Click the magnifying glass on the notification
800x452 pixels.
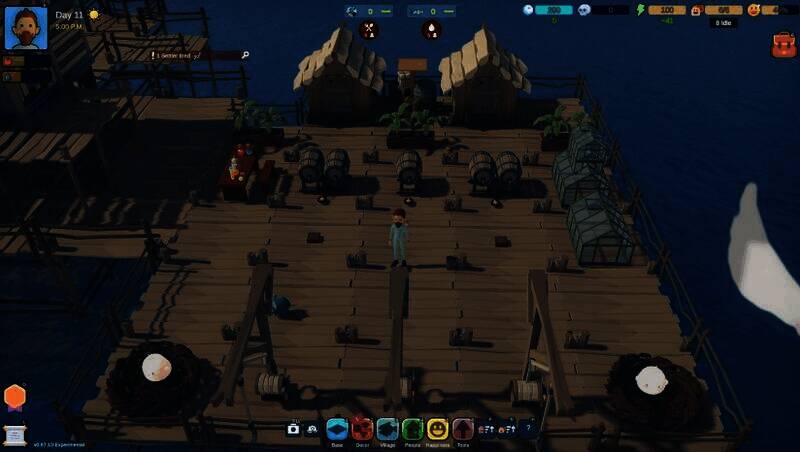pos(245,55)
